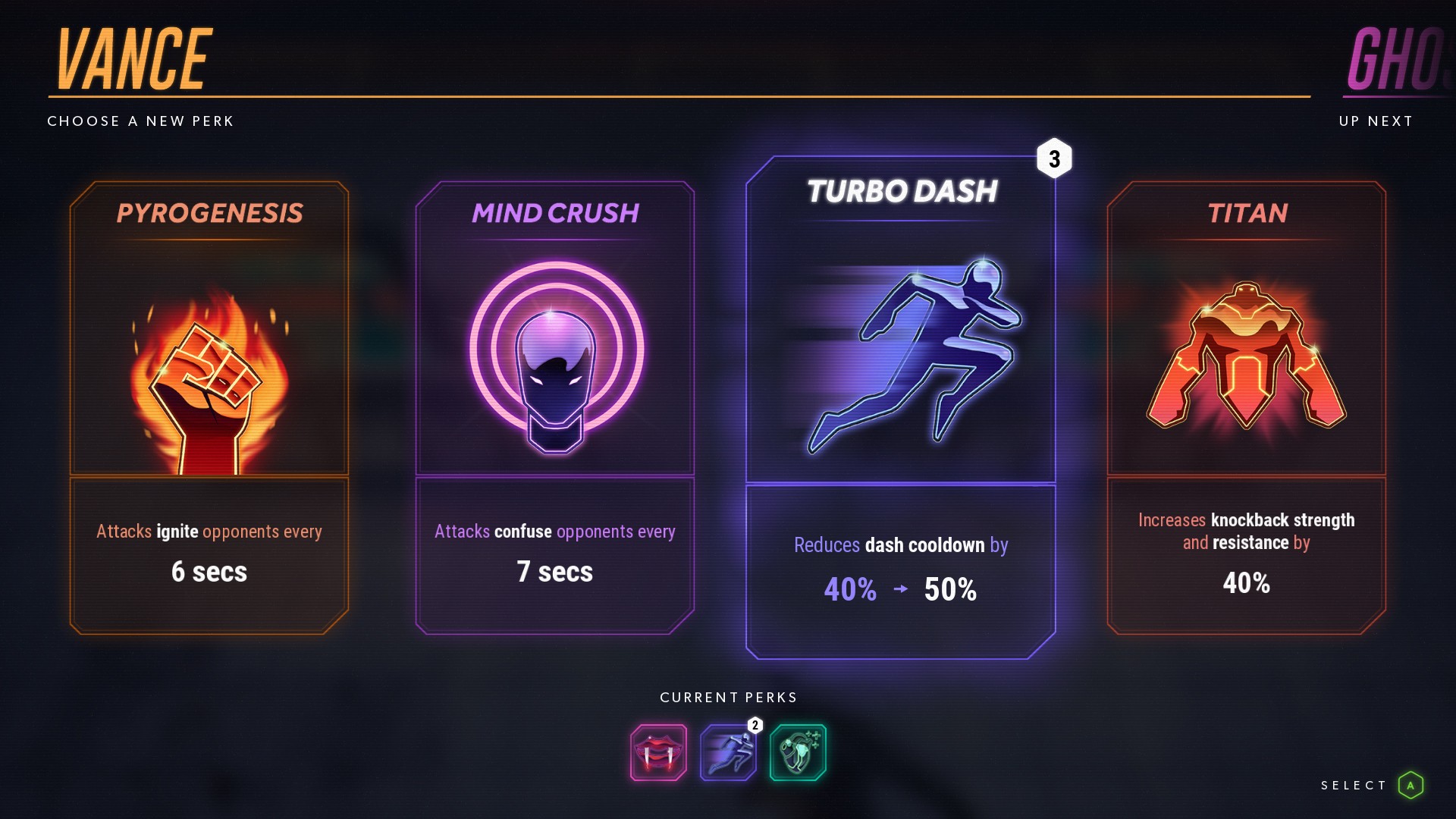
Task: Click the UP NEXT label
Action: 1375,120
